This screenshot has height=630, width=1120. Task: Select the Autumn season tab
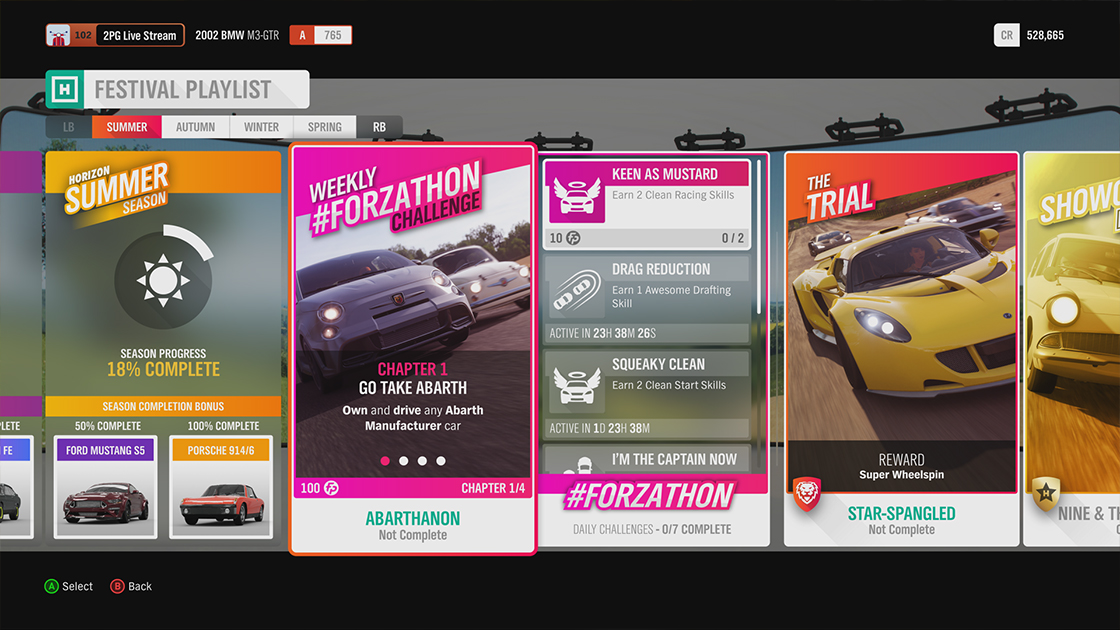click(x=195, y=127)
